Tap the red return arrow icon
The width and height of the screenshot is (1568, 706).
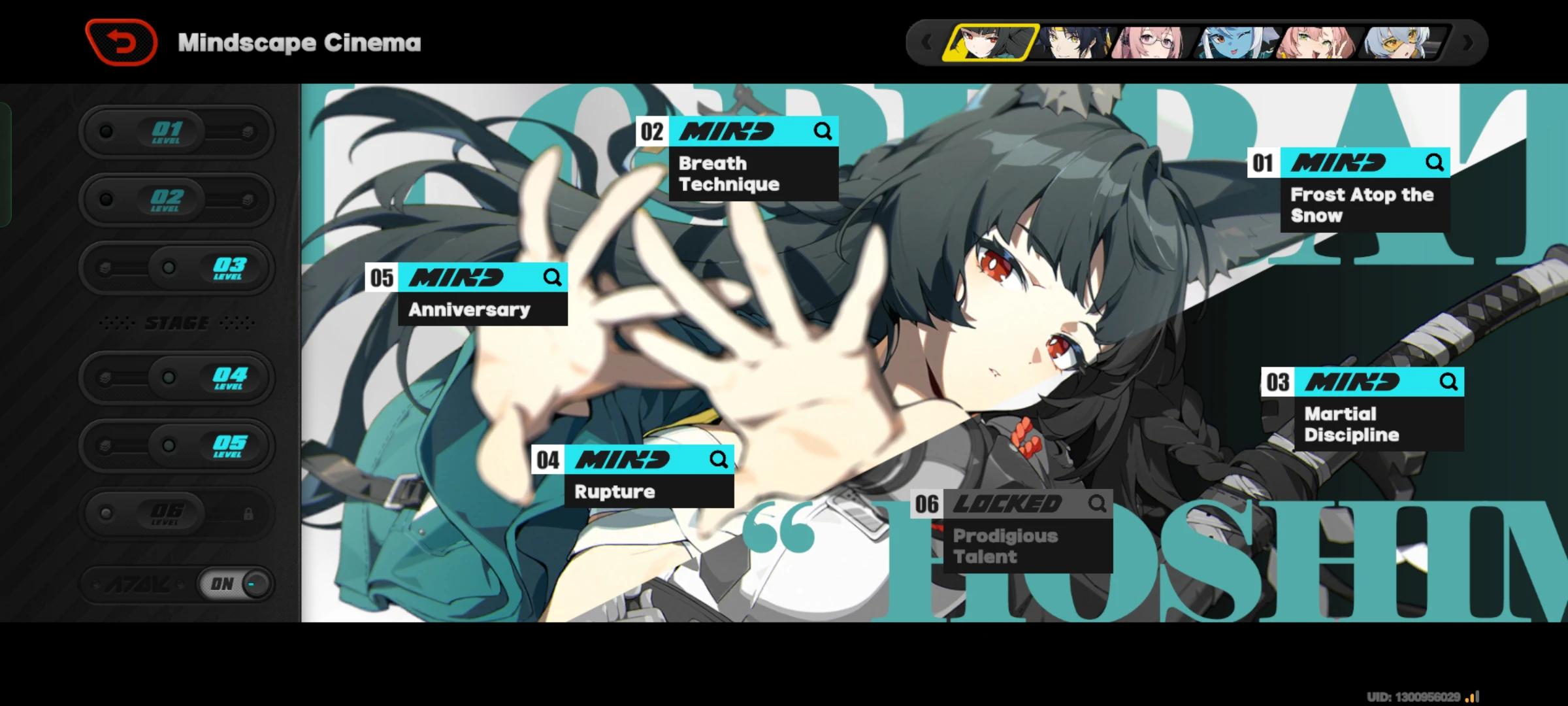point(121,41)
